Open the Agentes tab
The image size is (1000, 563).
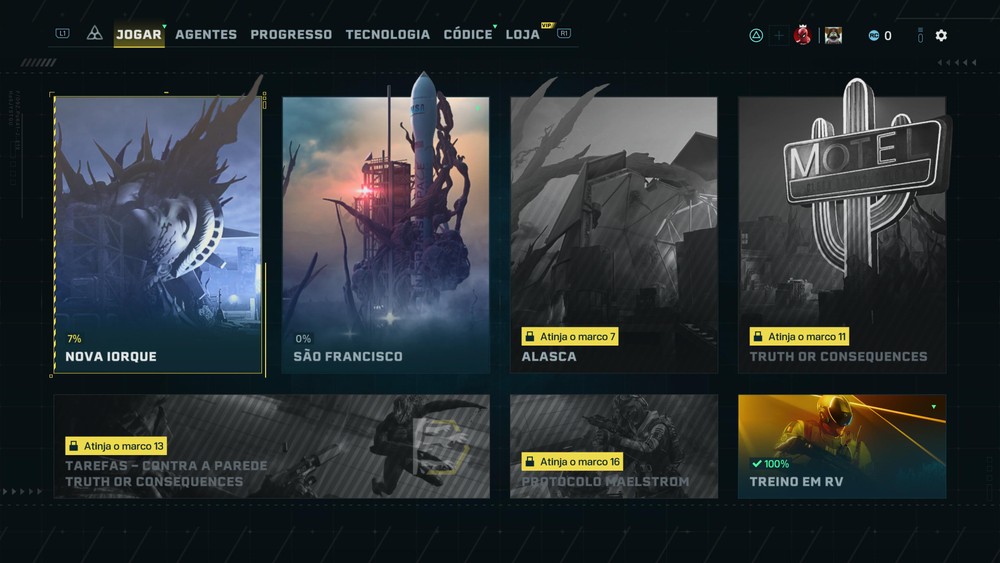pyautogui.click(x=206, y=34)
